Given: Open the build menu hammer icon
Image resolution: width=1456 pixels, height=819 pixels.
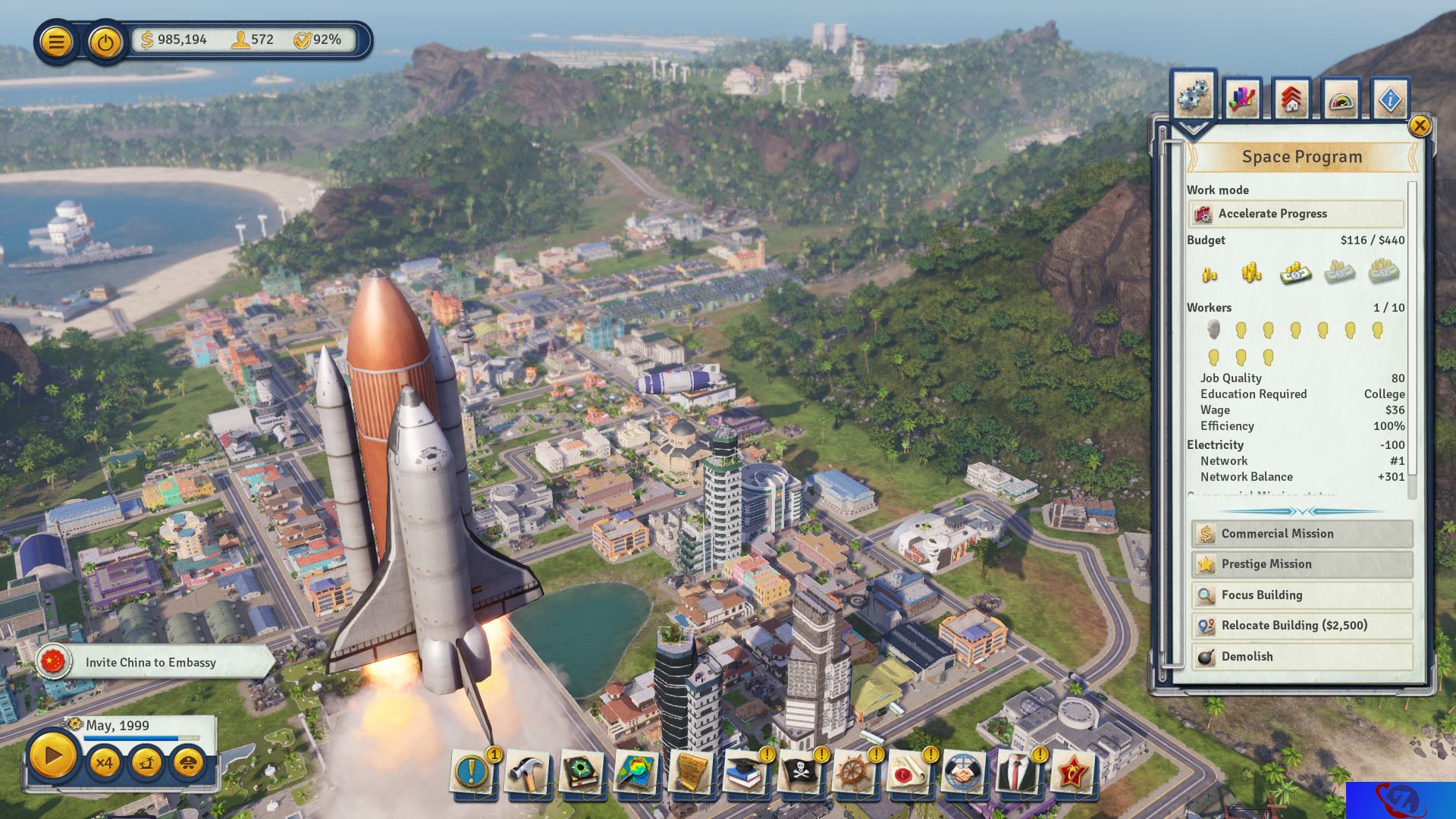Looking at the screenshot, I should [x=526, y=773].
